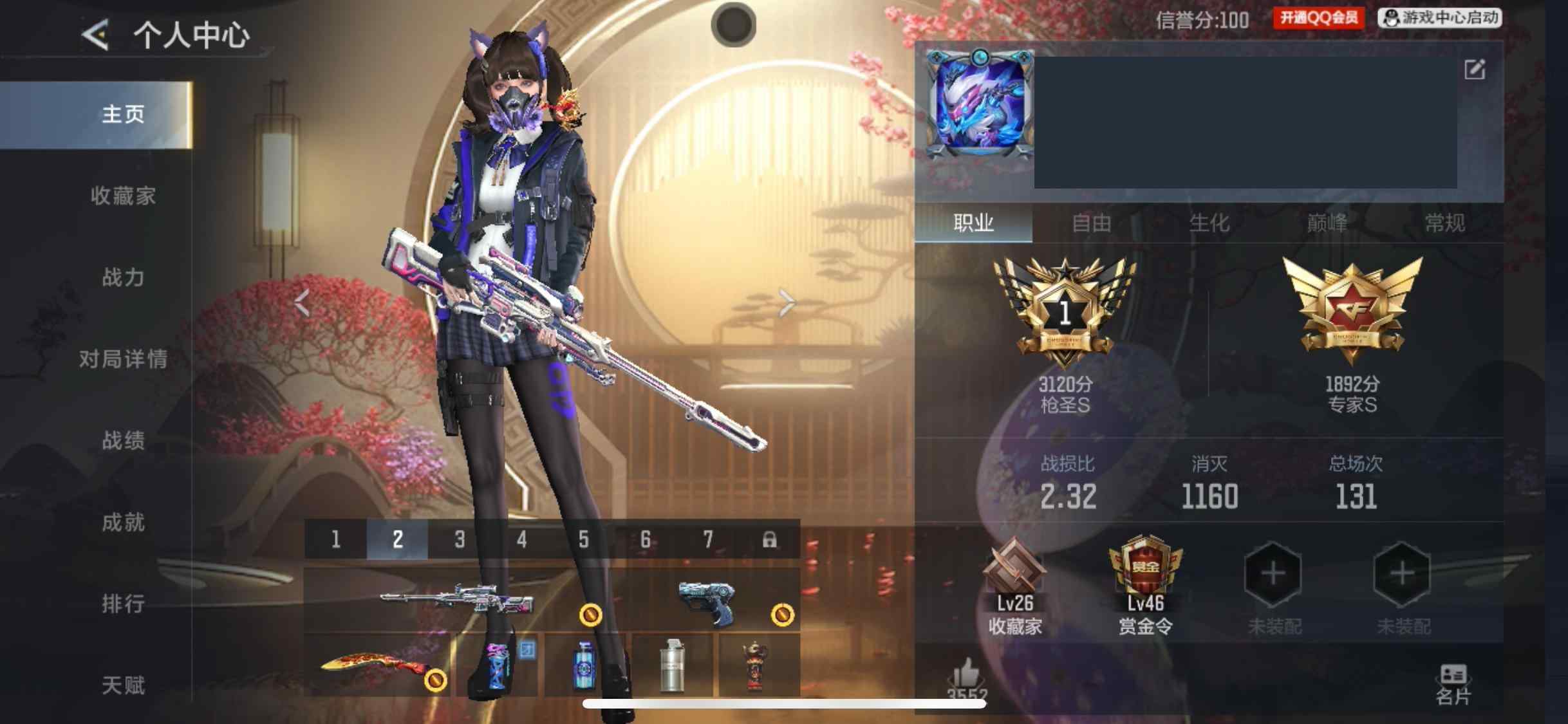
Task: Switch to the 自由 stats tab
Action: (x=1092, y=223)
